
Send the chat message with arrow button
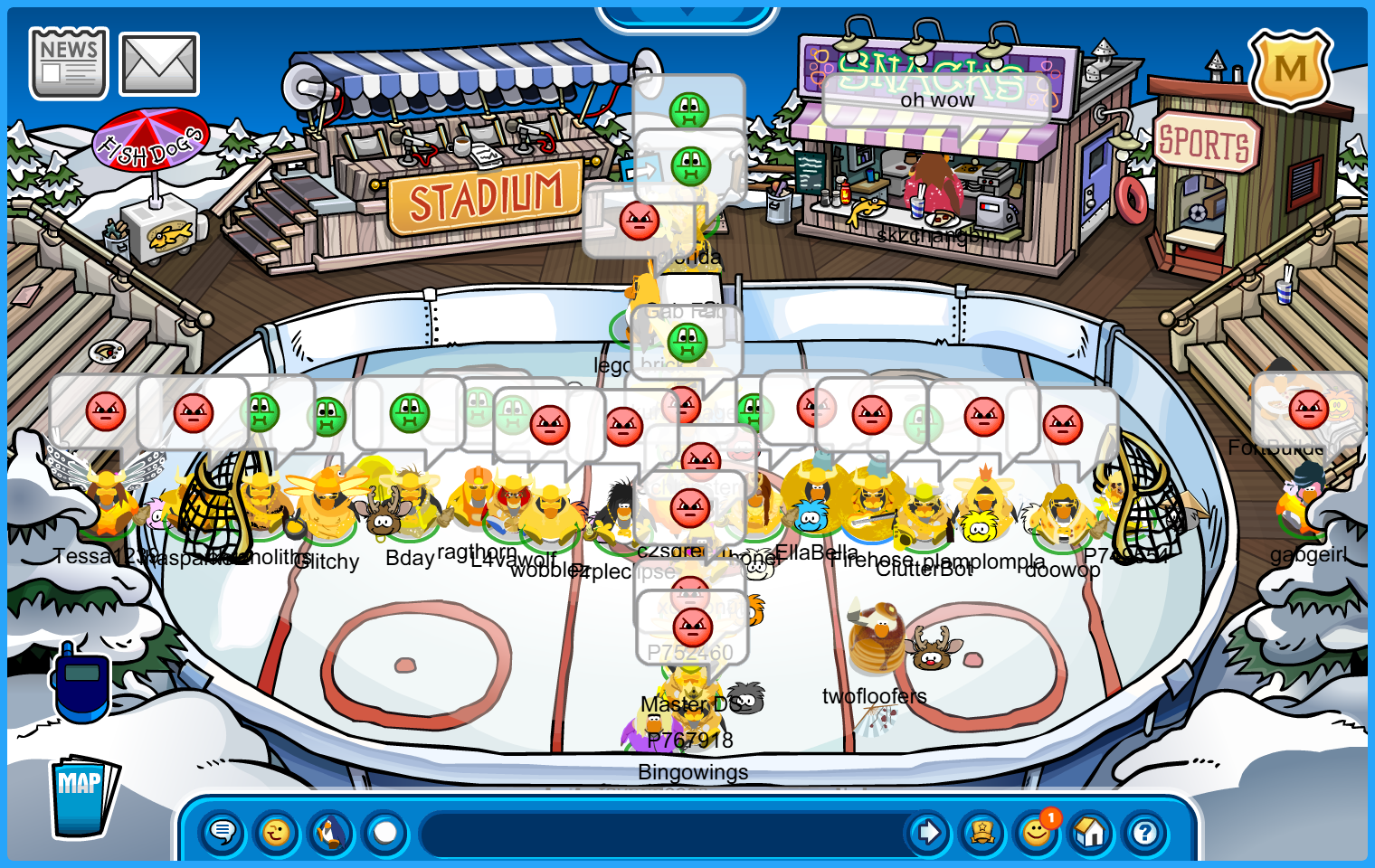point(928,832)
